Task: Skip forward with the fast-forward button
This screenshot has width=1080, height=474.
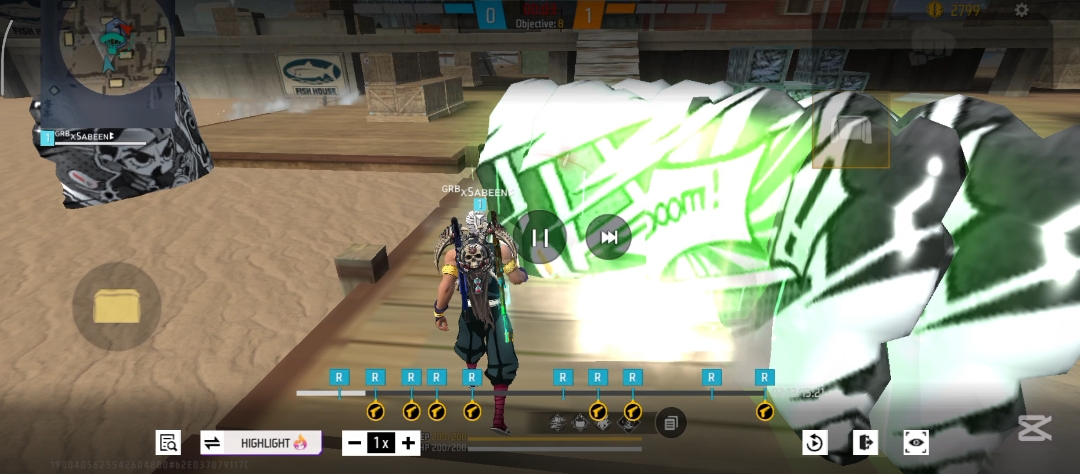Action: coord(609,238)
